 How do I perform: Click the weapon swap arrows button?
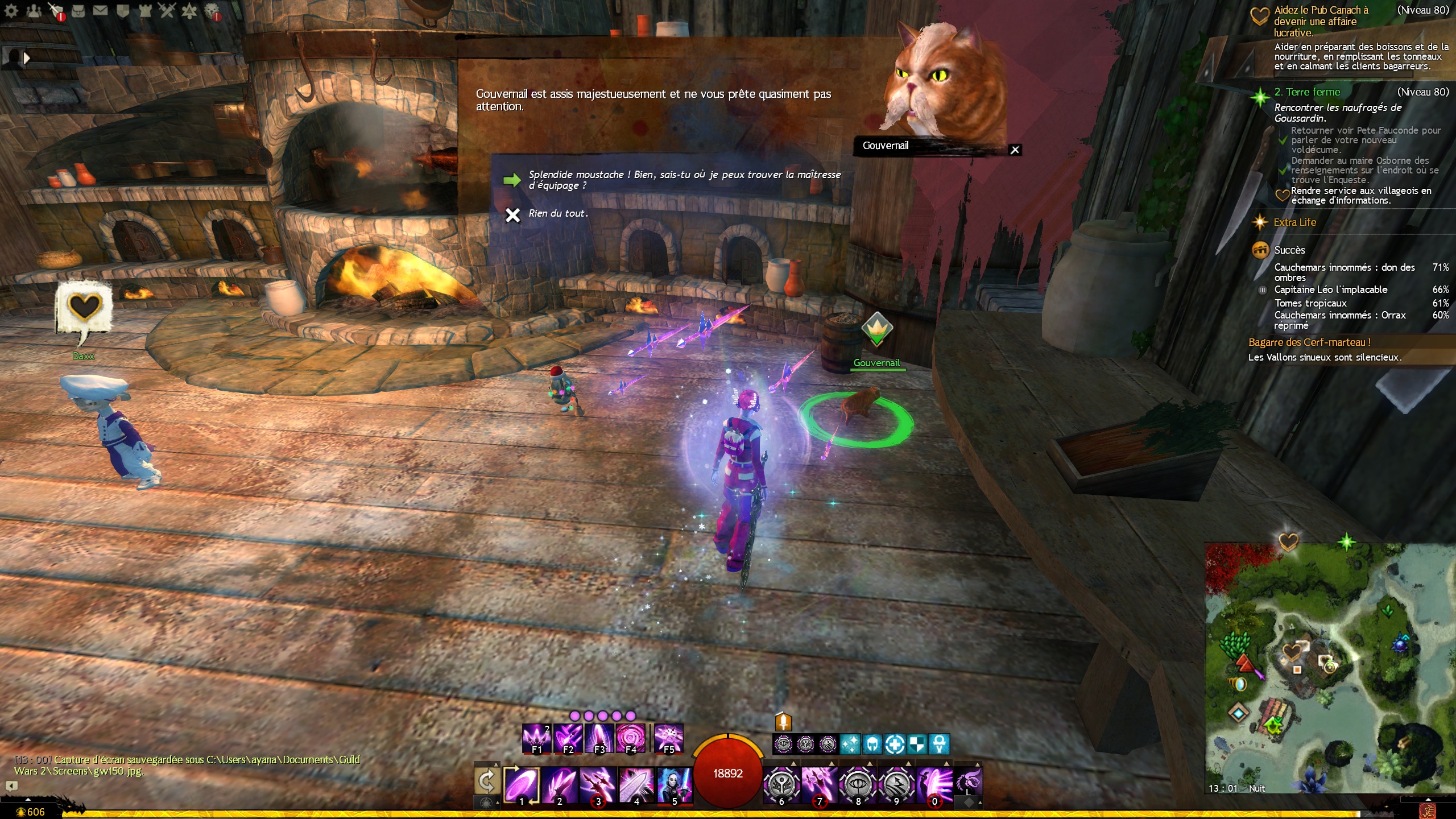coord(487,782)
